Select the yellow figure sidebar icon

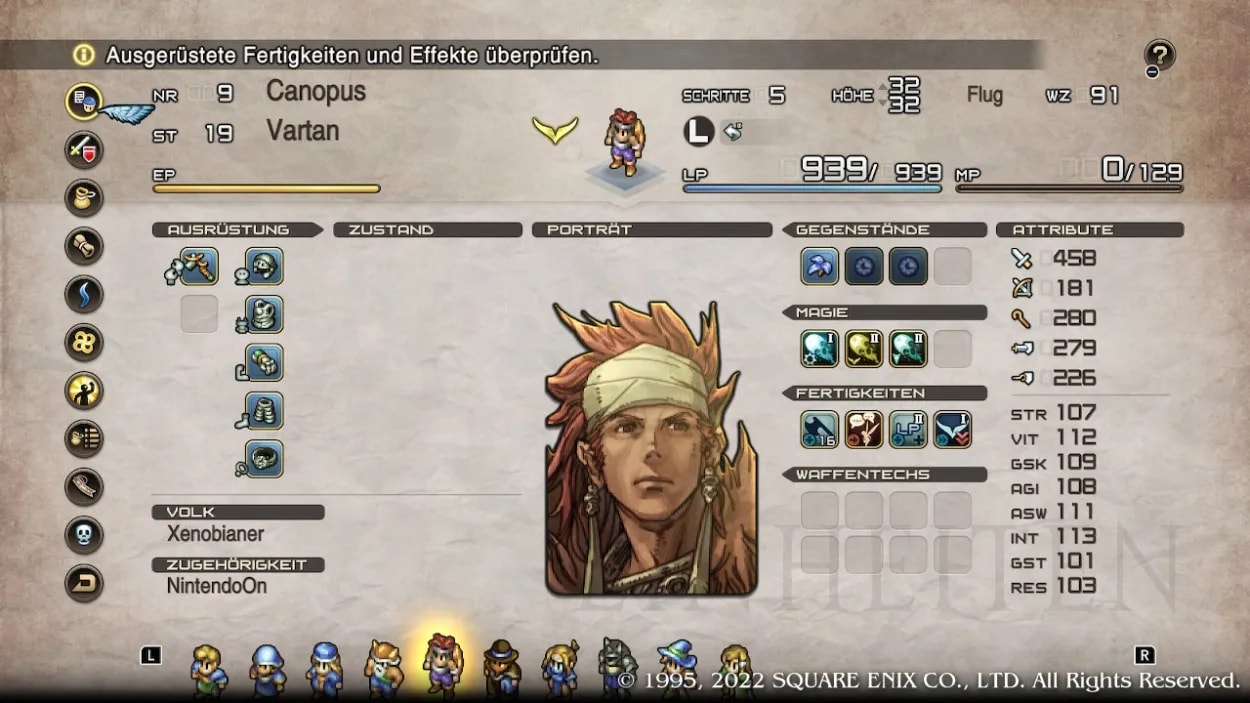coord(84,391)
